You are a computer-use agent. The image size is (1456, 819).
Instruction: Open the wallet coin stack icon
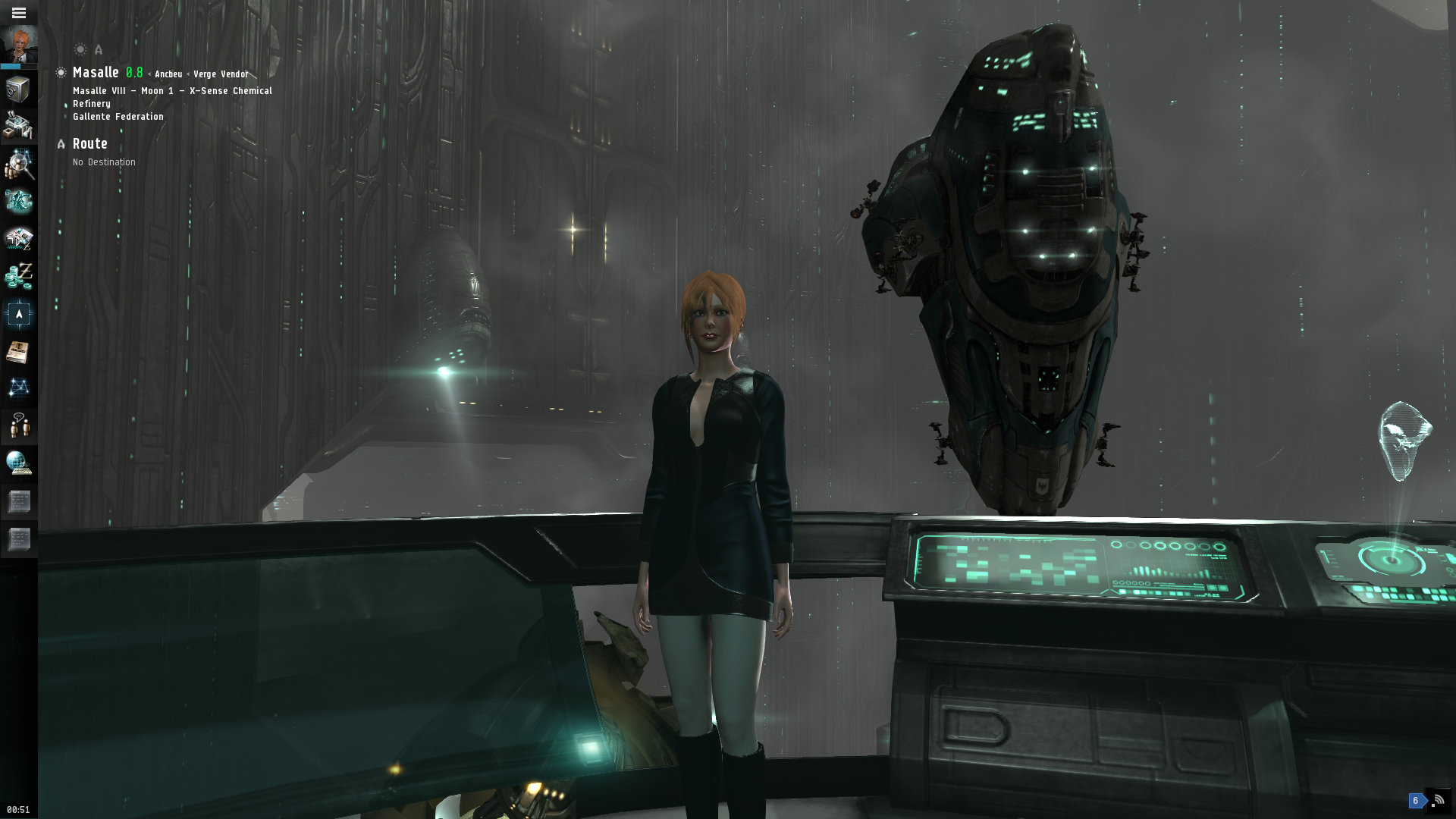click(x=18, y=276)
